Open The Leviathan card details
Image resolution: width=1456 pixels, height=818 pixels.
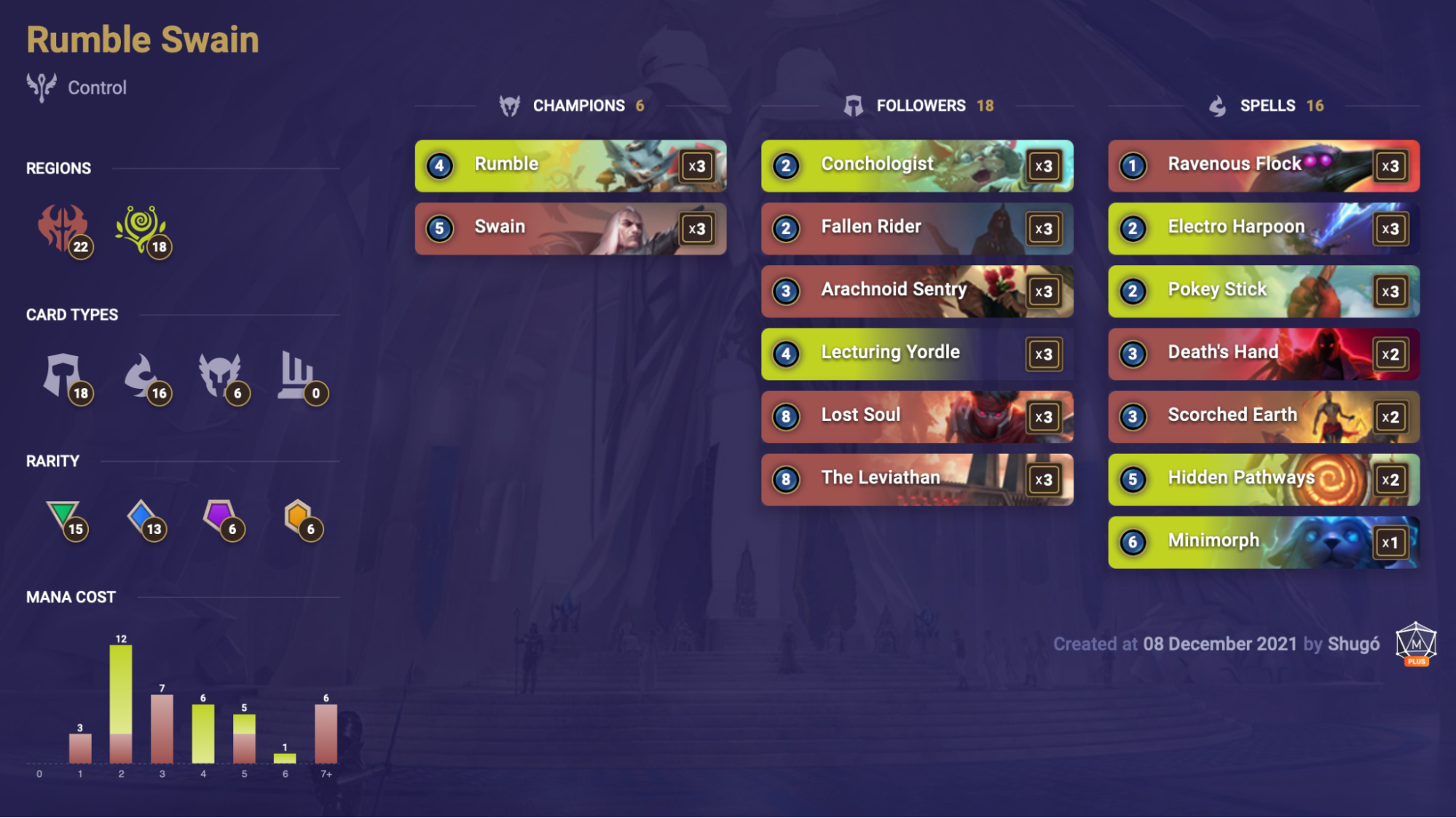click(917, 479)
